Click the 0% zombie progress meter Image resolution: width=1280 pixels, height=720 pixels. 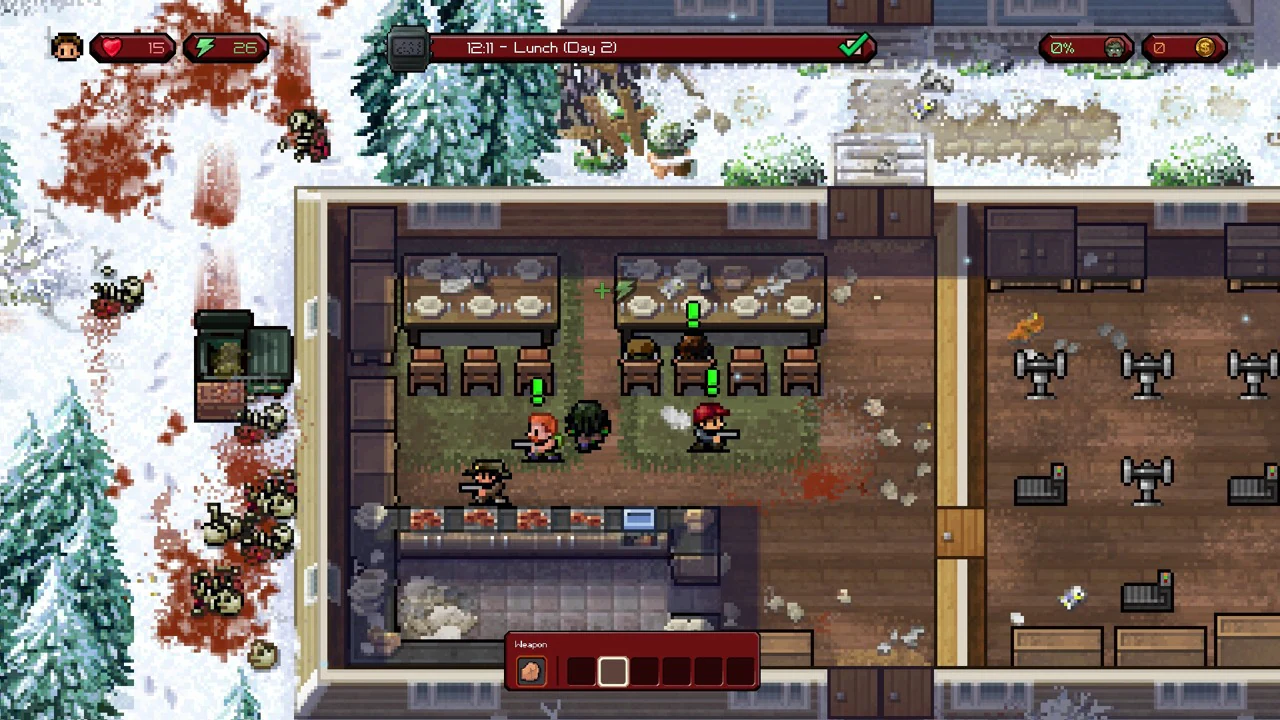pyautogui.click(x=1061, y=47)
